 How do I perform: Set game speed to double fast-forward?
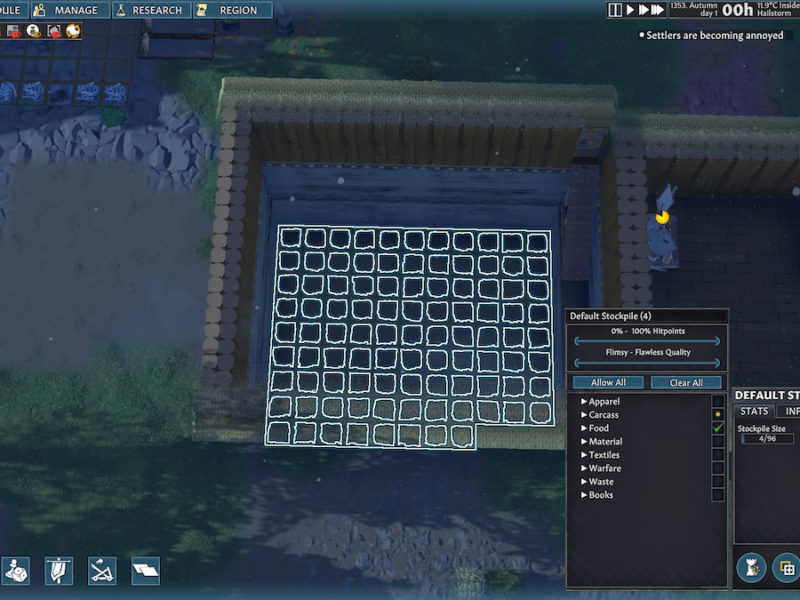point(643,10)
